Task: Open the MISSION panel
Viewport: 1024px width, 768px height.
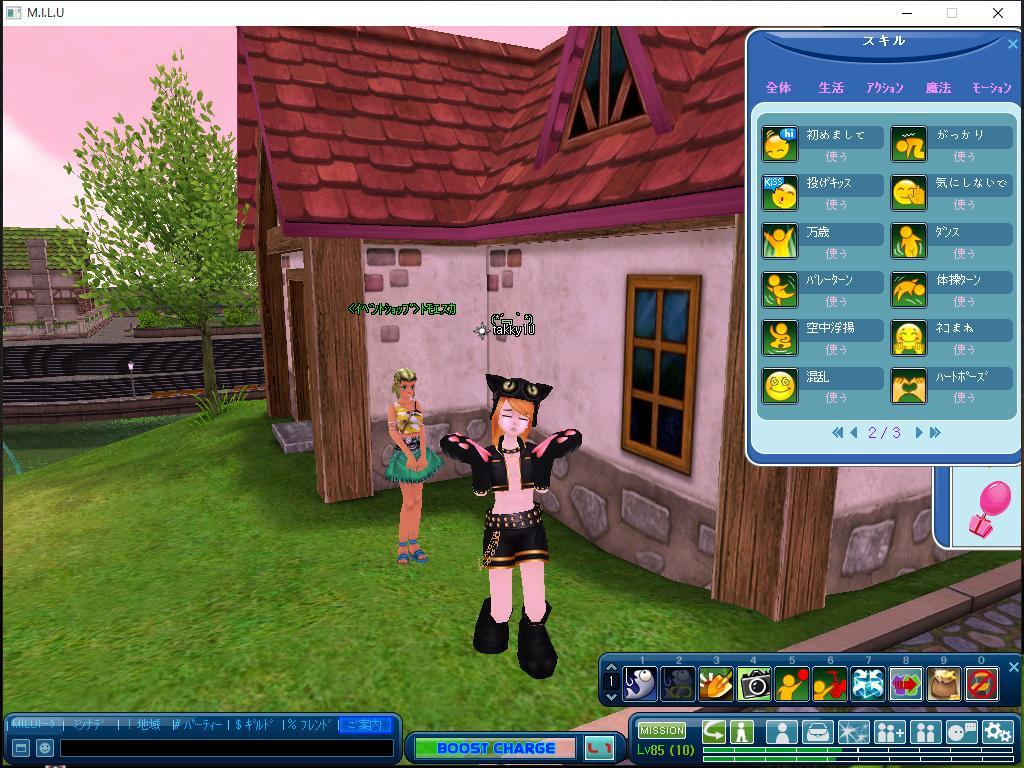Action: tap(662, 731)
